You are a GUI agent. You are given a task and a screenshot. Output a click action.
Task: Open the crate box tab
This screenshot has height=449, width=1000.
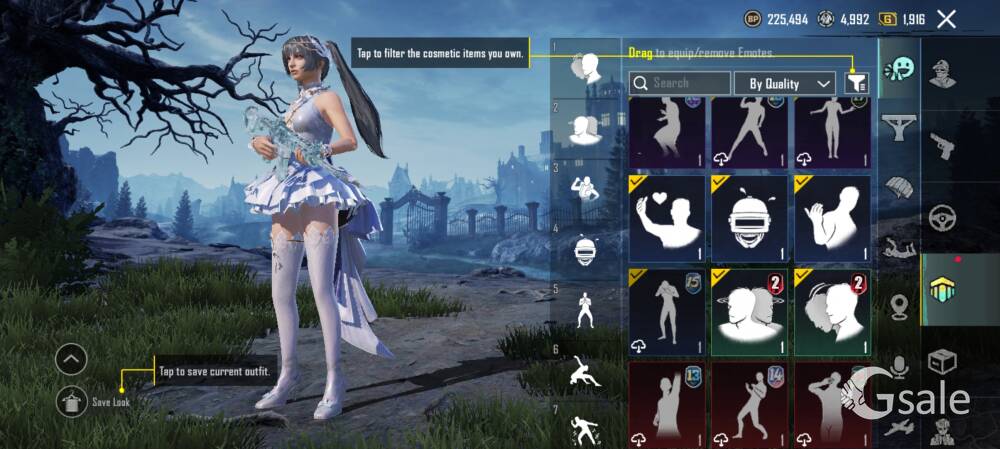[942, 360]
